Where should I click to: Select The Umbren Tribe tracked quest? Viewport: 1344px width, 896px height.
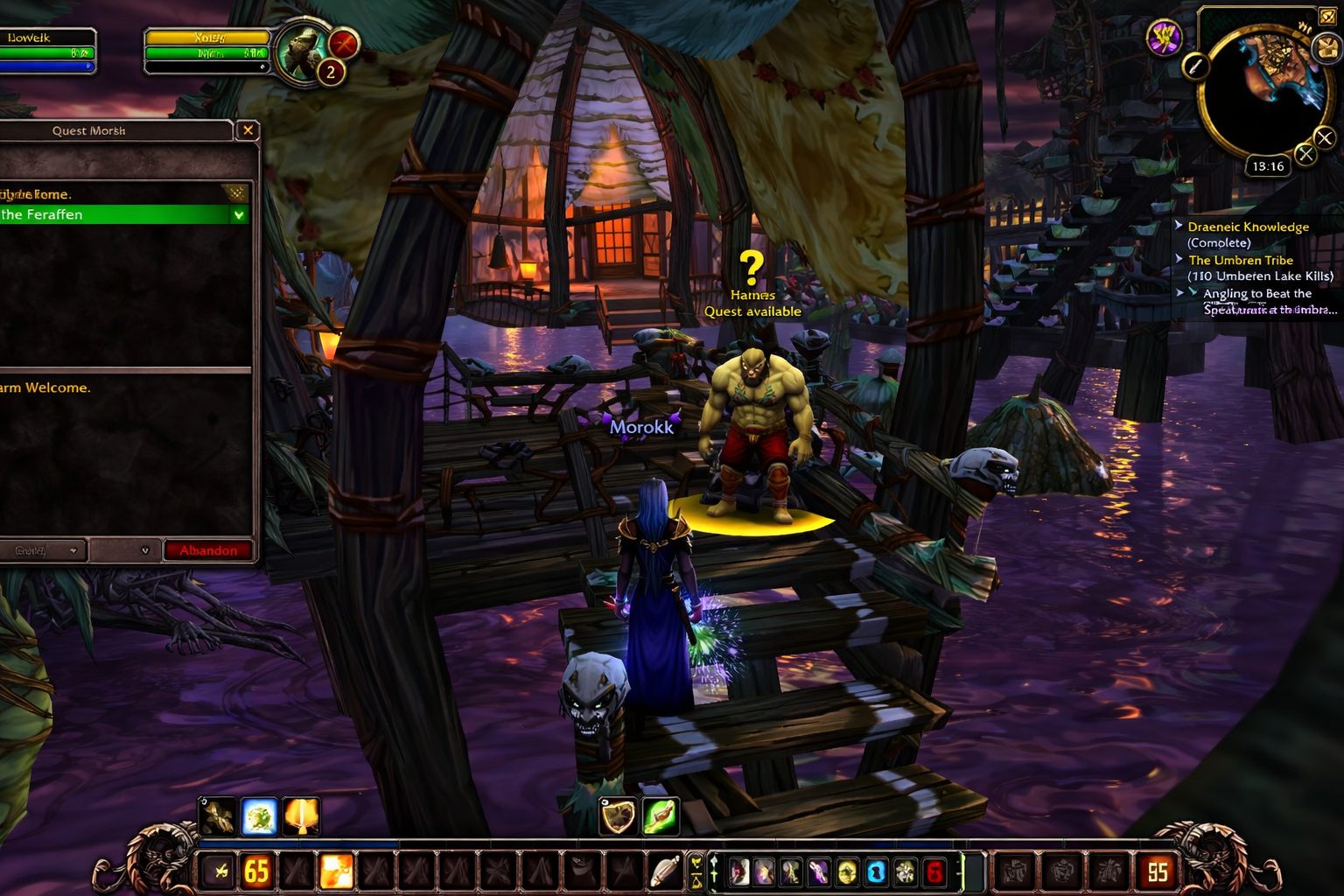[x=1240, y=260]
